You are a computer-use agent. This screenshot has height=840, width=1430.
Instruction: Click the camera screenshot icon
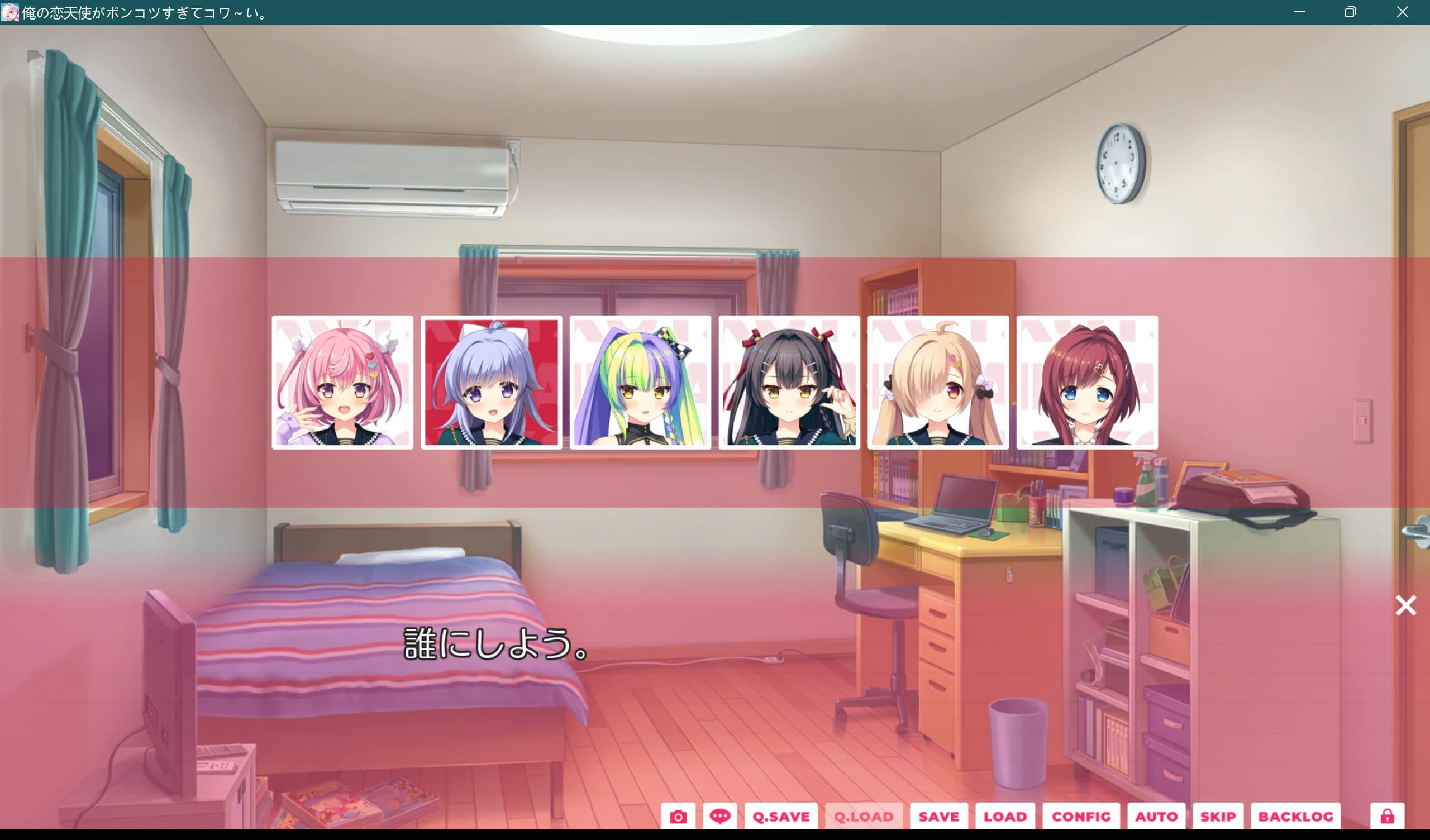pos(680,815)
